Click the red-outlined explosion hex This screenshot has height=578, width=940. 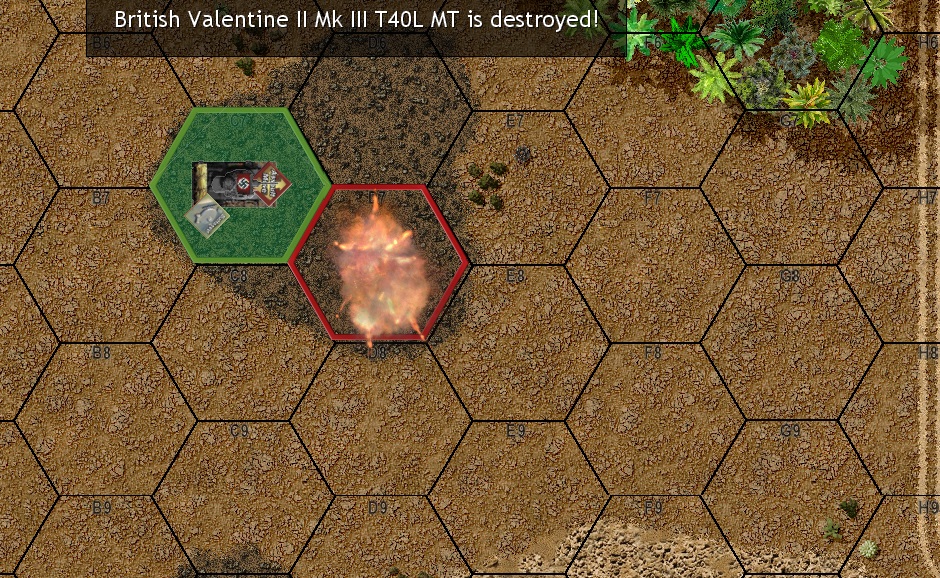coord(379,263)
